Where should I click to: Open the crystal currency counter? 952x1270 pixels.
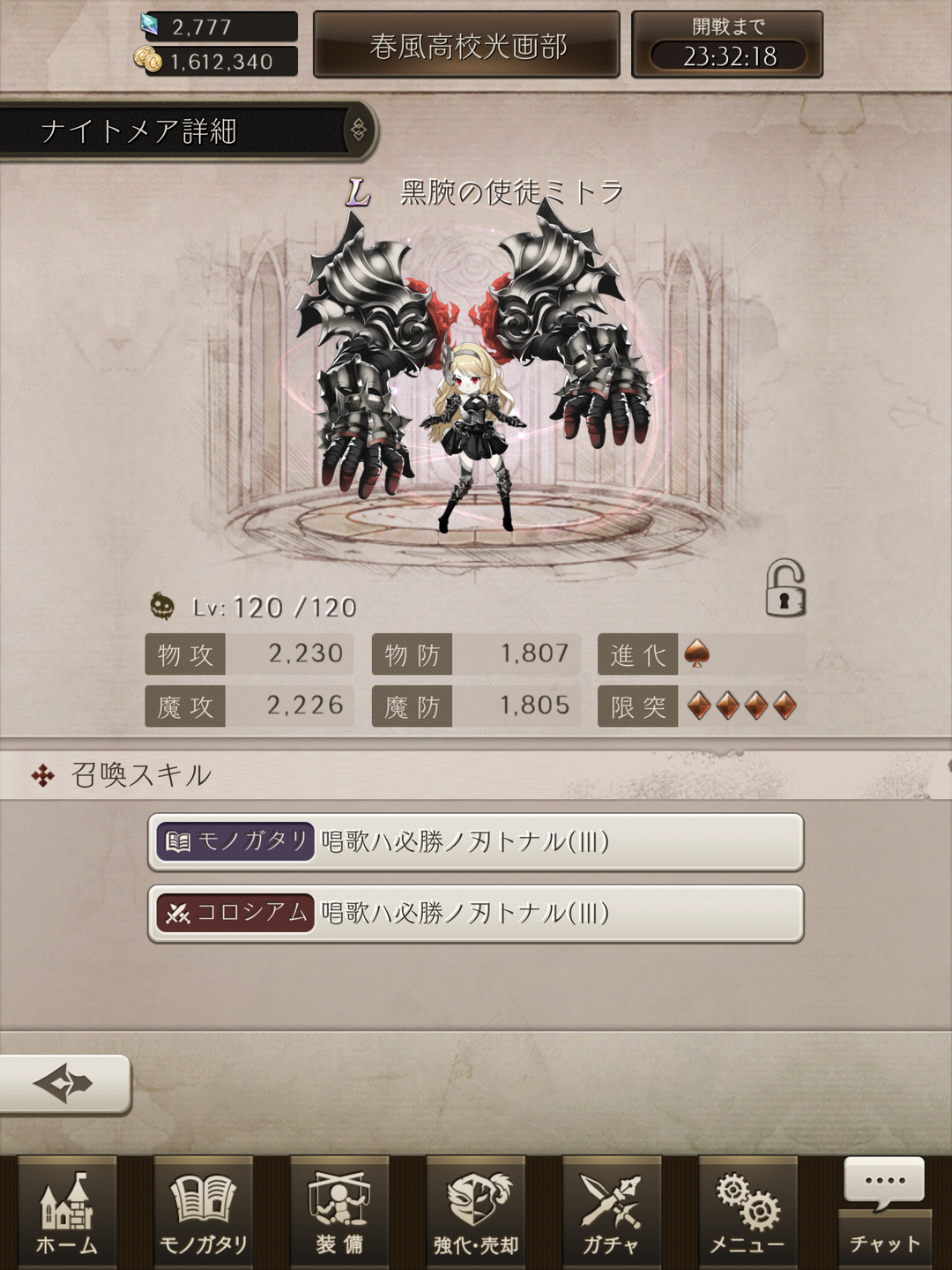point(219,26)
